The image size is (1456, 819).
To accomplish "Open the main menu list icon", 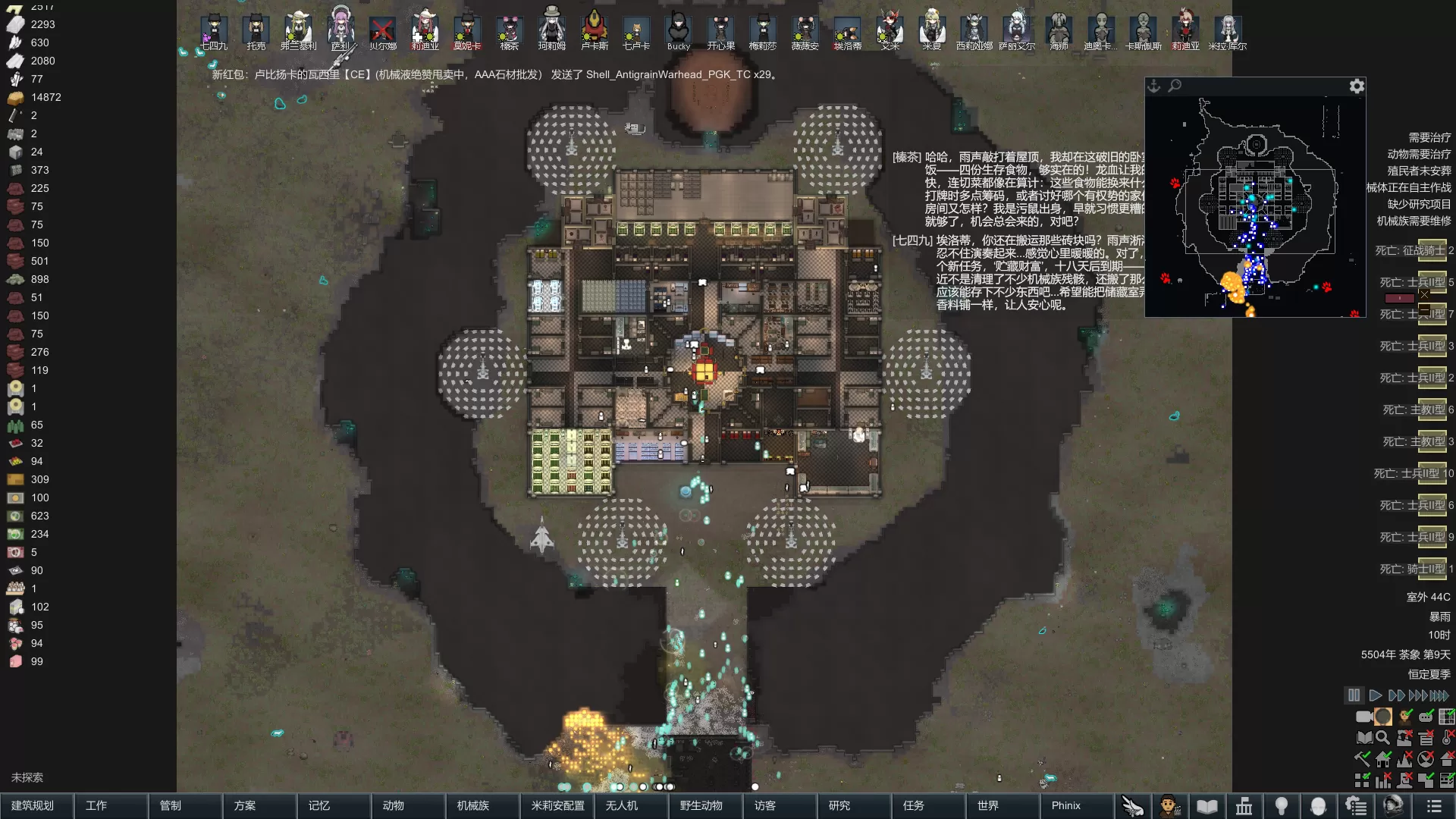I will (1433, 805).
